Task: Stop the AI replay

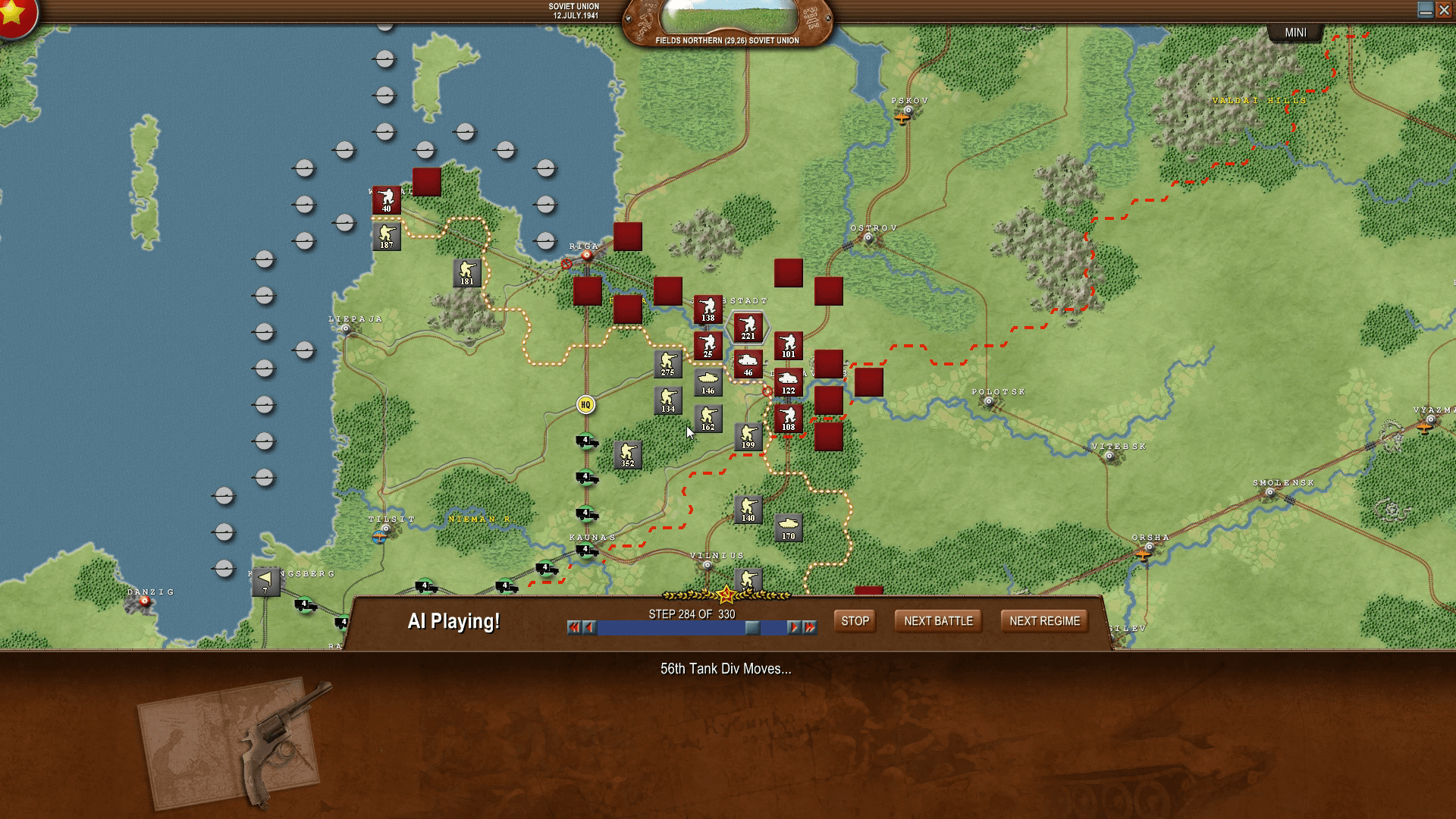Action: coord(855,621)
